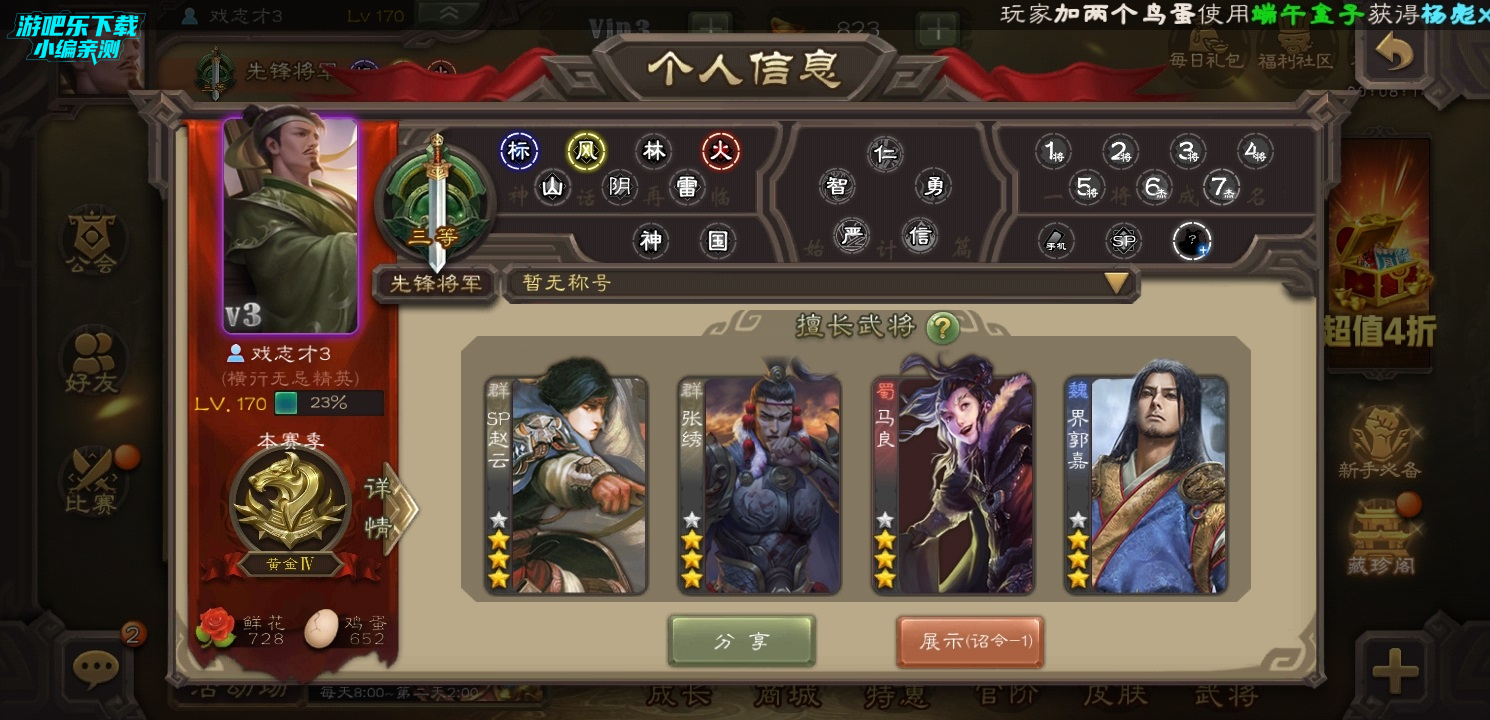Viewport: 1490px width, 720px height.
Task: Activate the 展示 display button
Action: coord(969,641)
